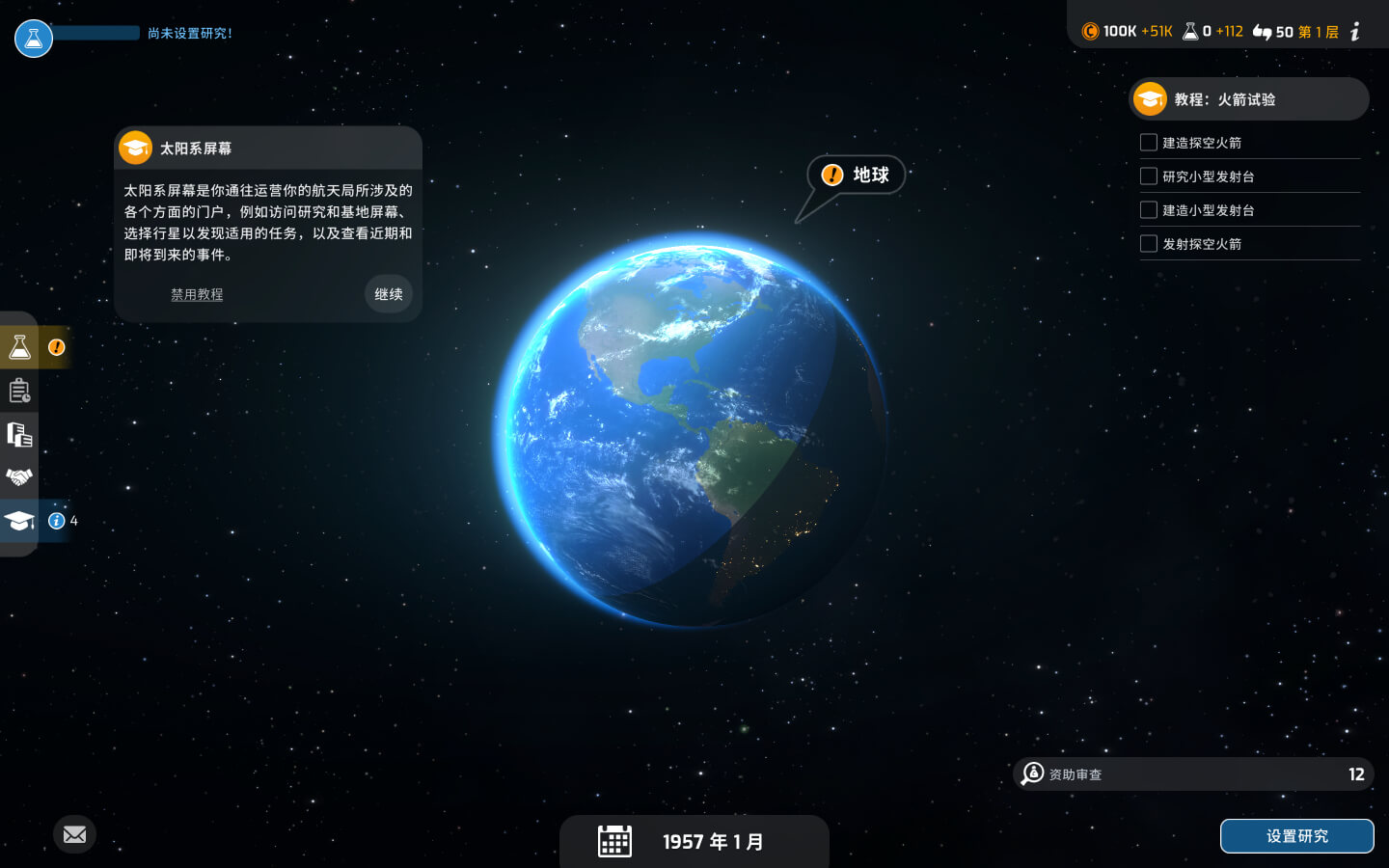
Task: Toggle the 研究小型发射台 checkbox
Action: [x=1149, y=176]
